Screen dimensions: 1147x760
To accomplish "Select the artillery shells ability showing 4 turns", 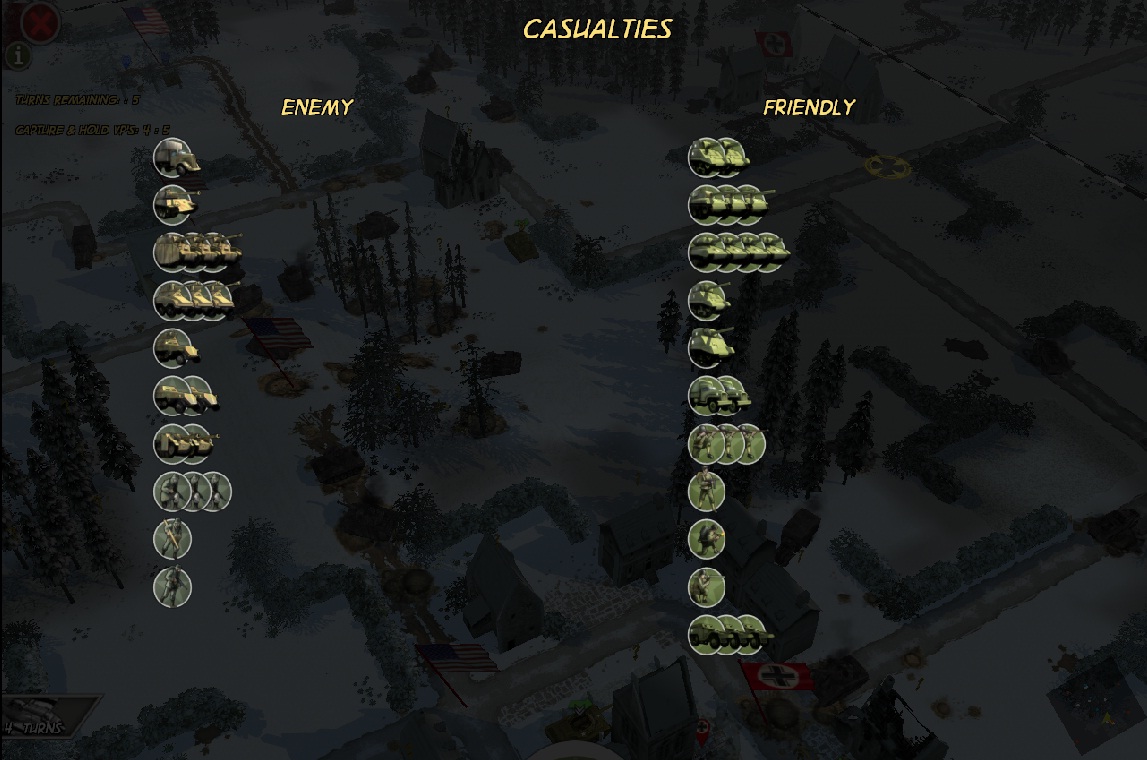I will (45, 714).
